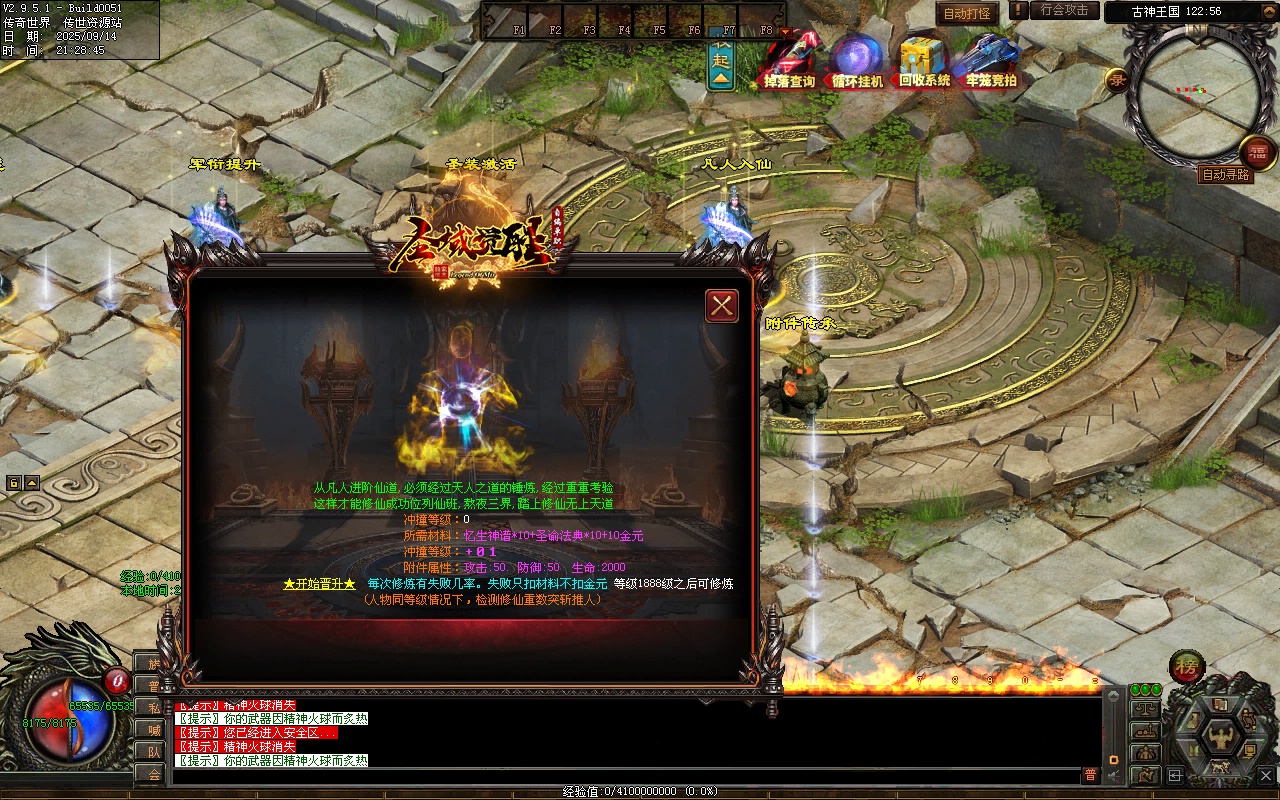Open the 榜 ranking button

click(1187, 667)
